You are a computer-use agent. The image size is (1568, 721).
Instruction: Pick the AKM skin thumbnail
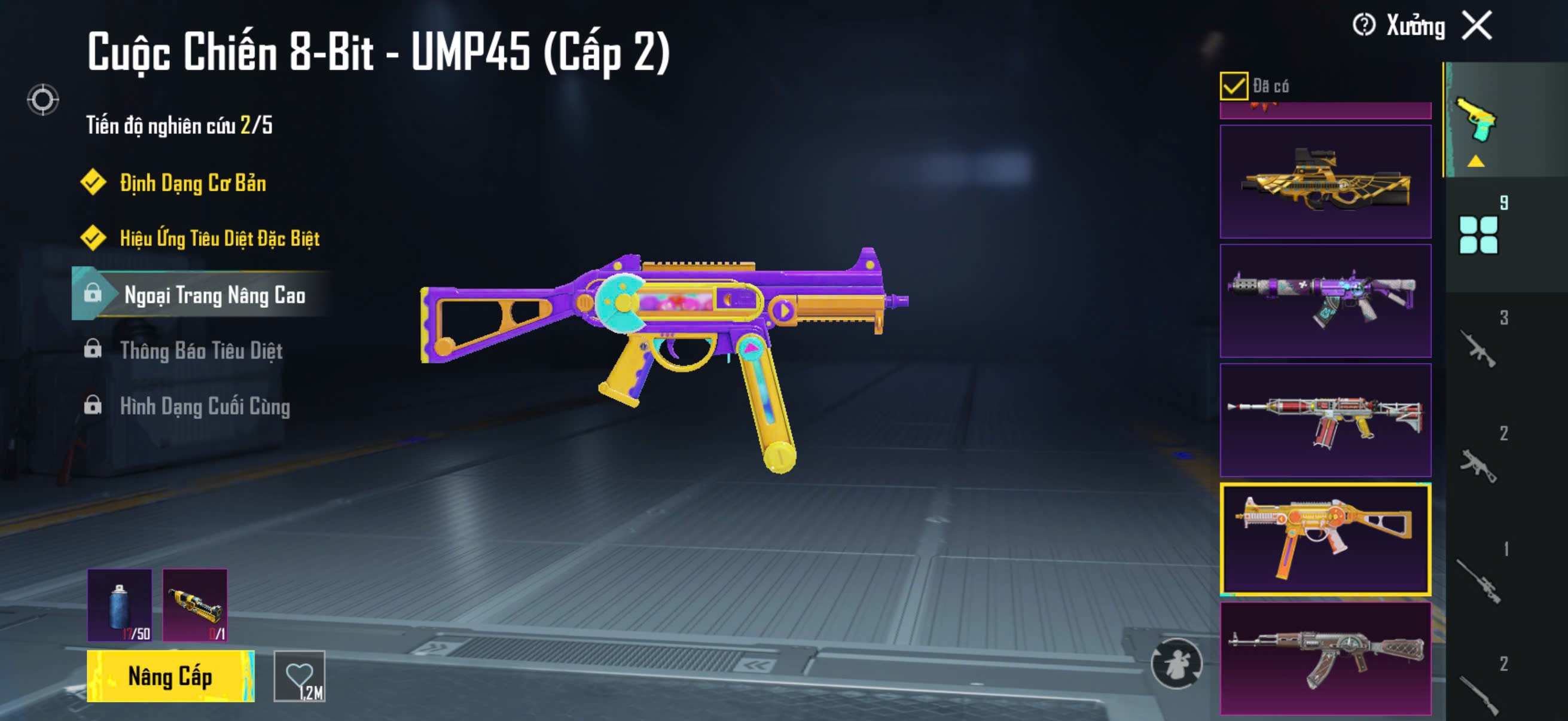1325,658
